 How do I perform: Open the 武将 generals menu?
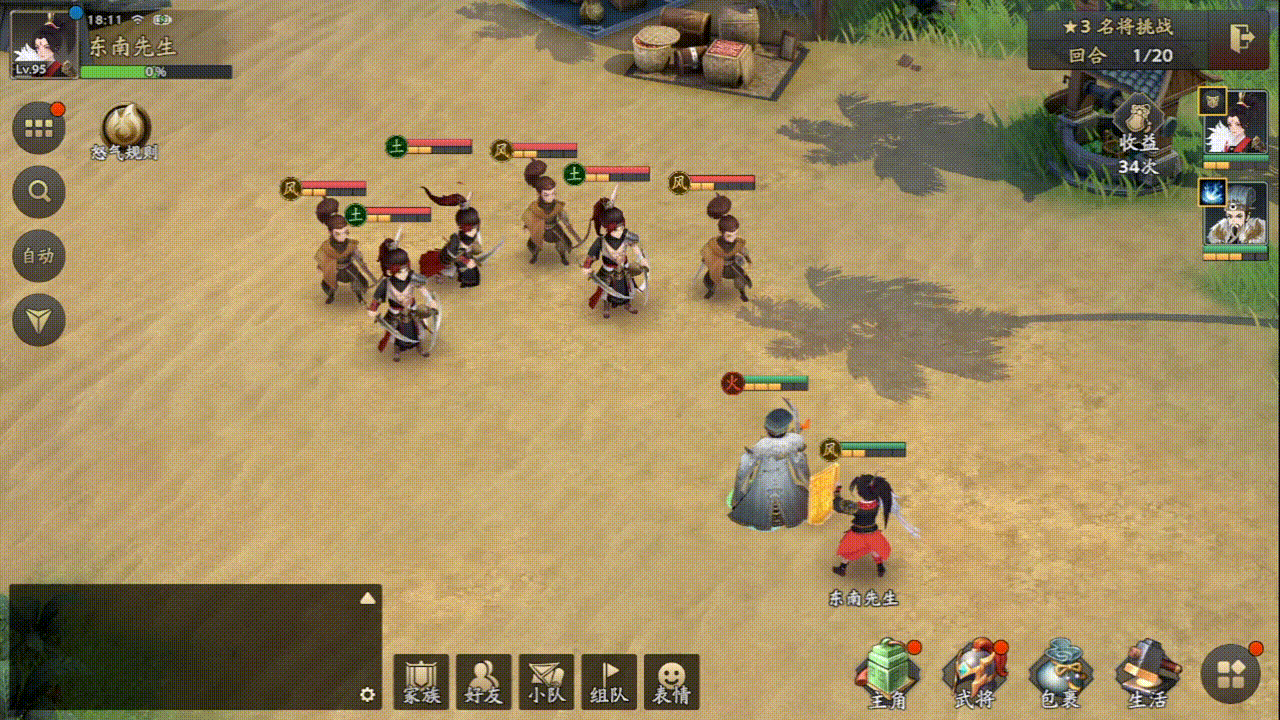point(975,675)
